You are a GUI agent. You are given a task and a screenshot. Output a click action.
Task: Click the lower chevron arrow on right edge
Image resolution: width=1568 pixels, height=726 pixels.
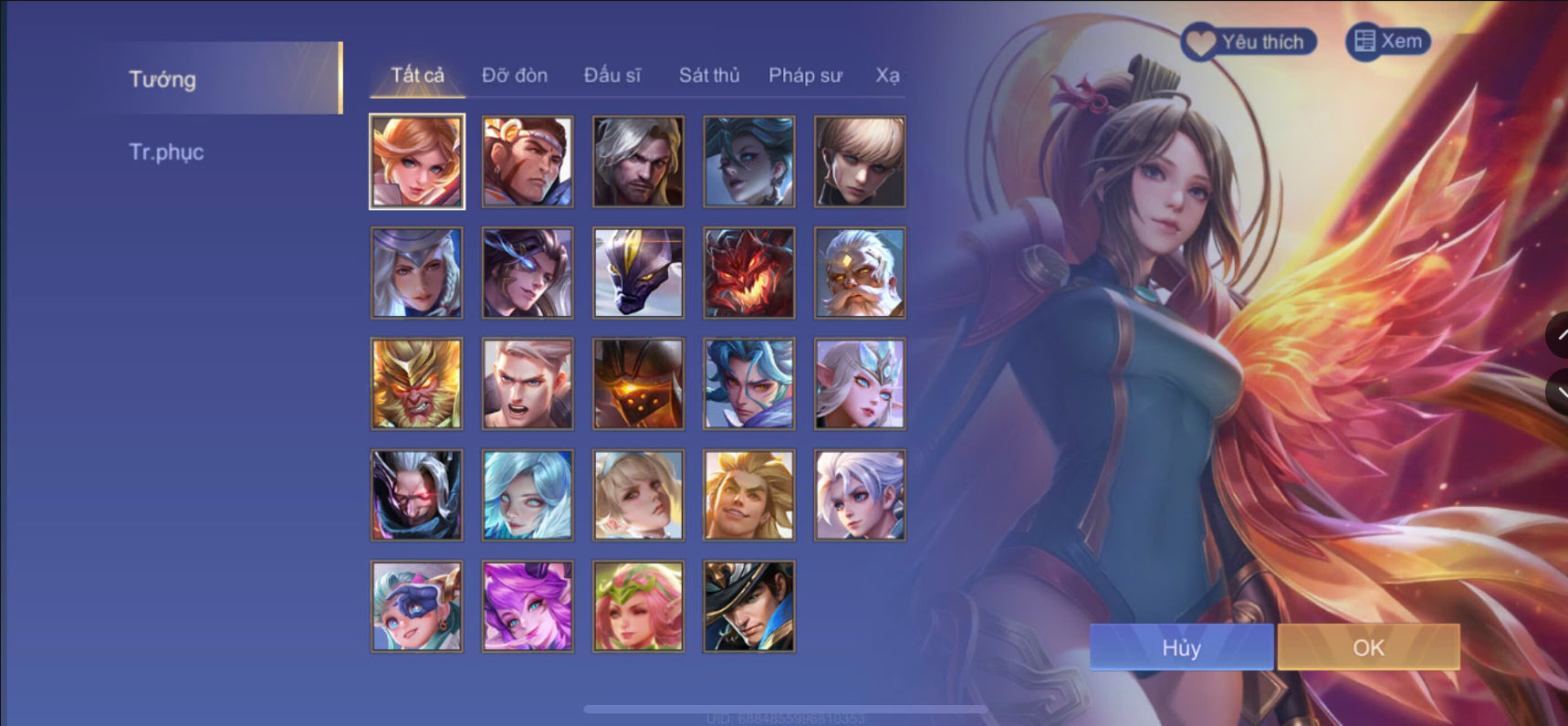1560,393
